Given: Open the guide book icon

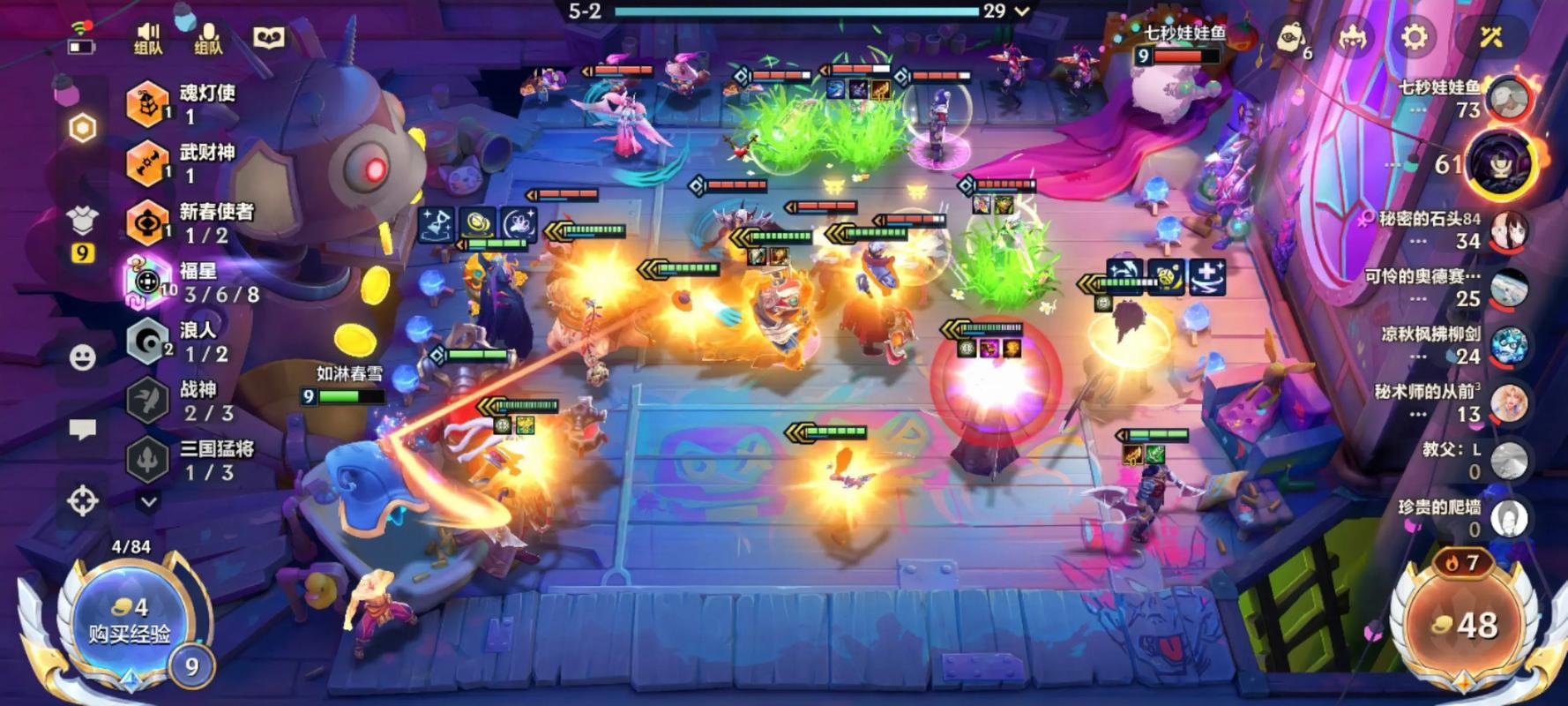Looking at the screenshot, I should (270, 37).
